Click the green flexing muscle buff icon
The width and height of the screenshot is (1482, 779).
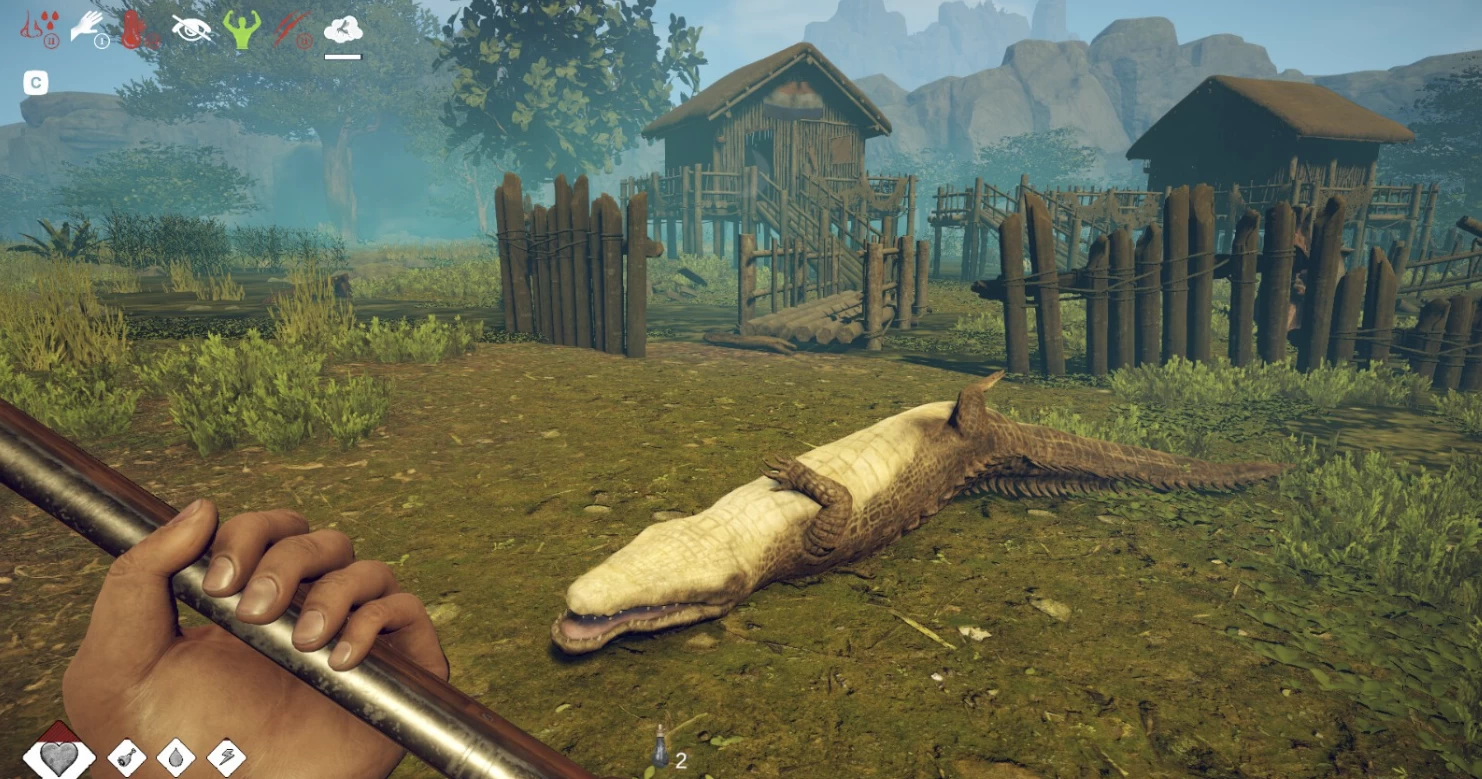coord(241,29)
